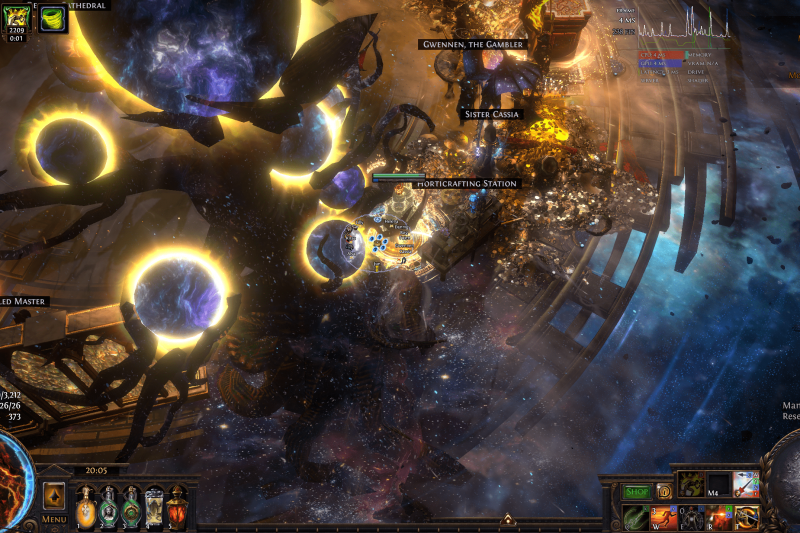Activate the green Q skill
This screenshot has width=800, height=533.
(637, 517)
